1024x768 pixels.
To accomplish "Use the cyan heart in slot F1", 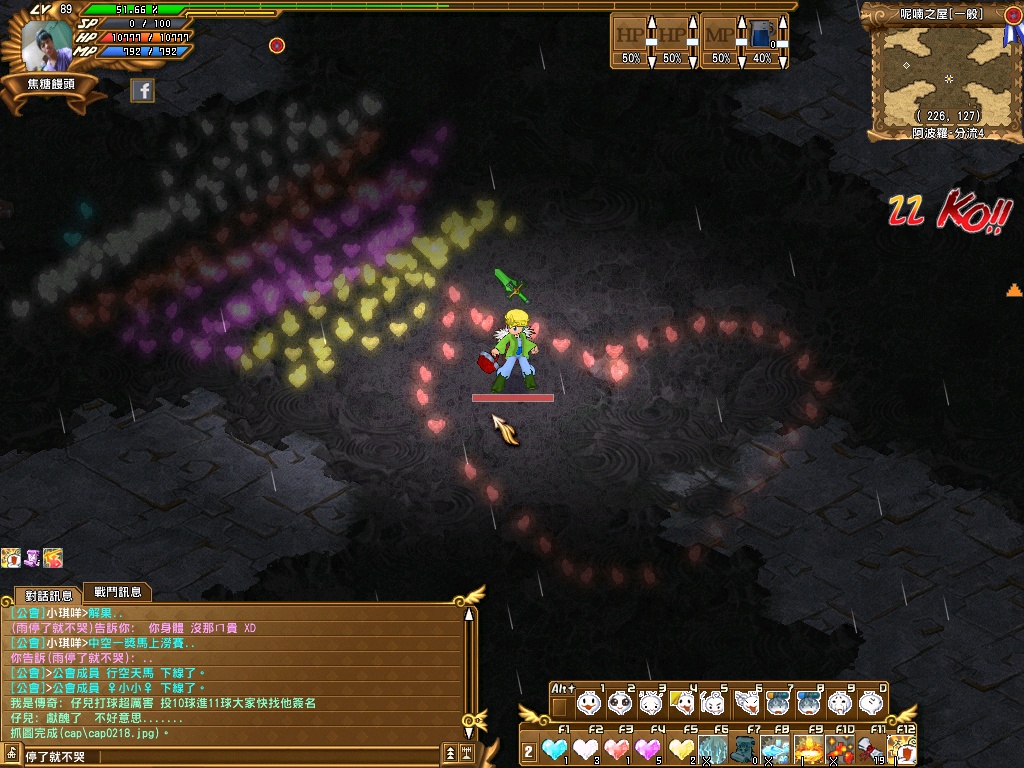I will (555, 748).
